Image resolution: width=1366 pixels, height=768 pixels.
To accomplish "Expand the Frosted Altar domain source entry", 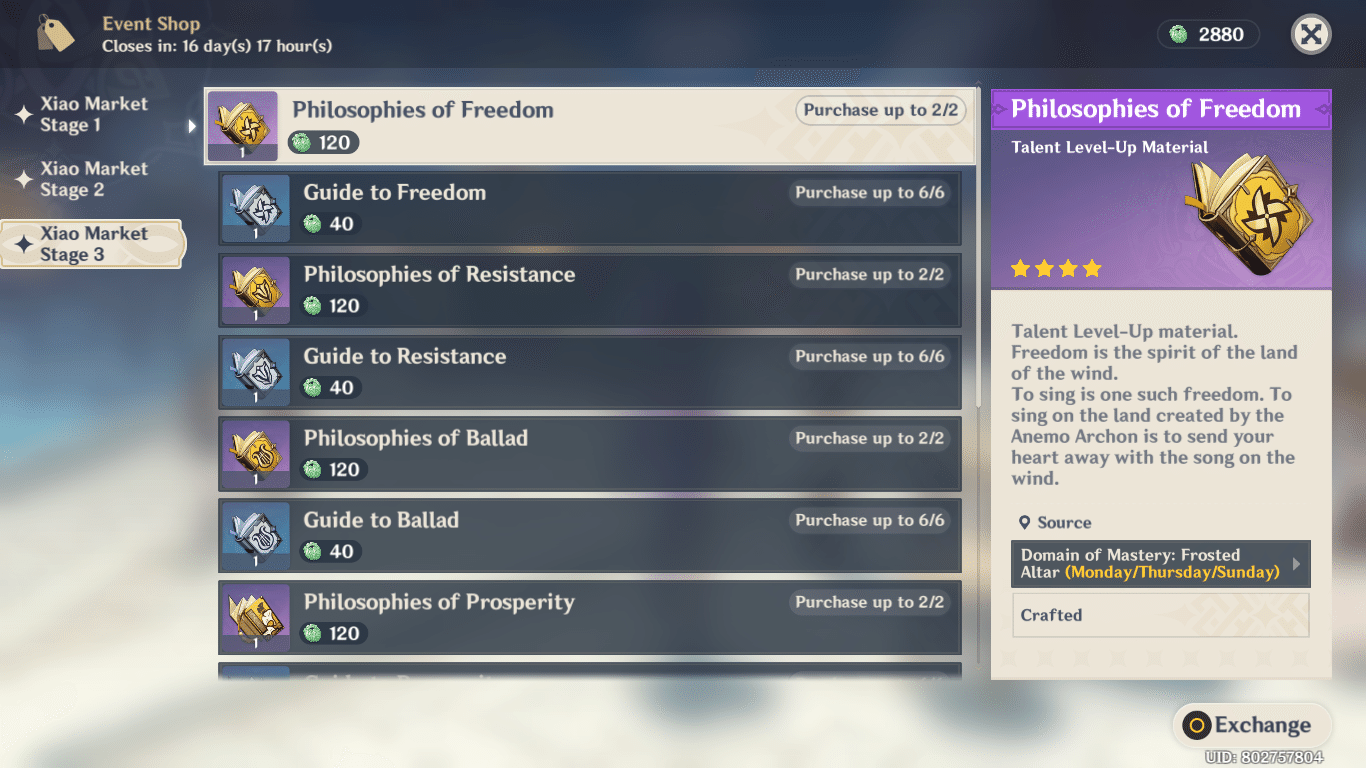I will tap(1160, 564).
